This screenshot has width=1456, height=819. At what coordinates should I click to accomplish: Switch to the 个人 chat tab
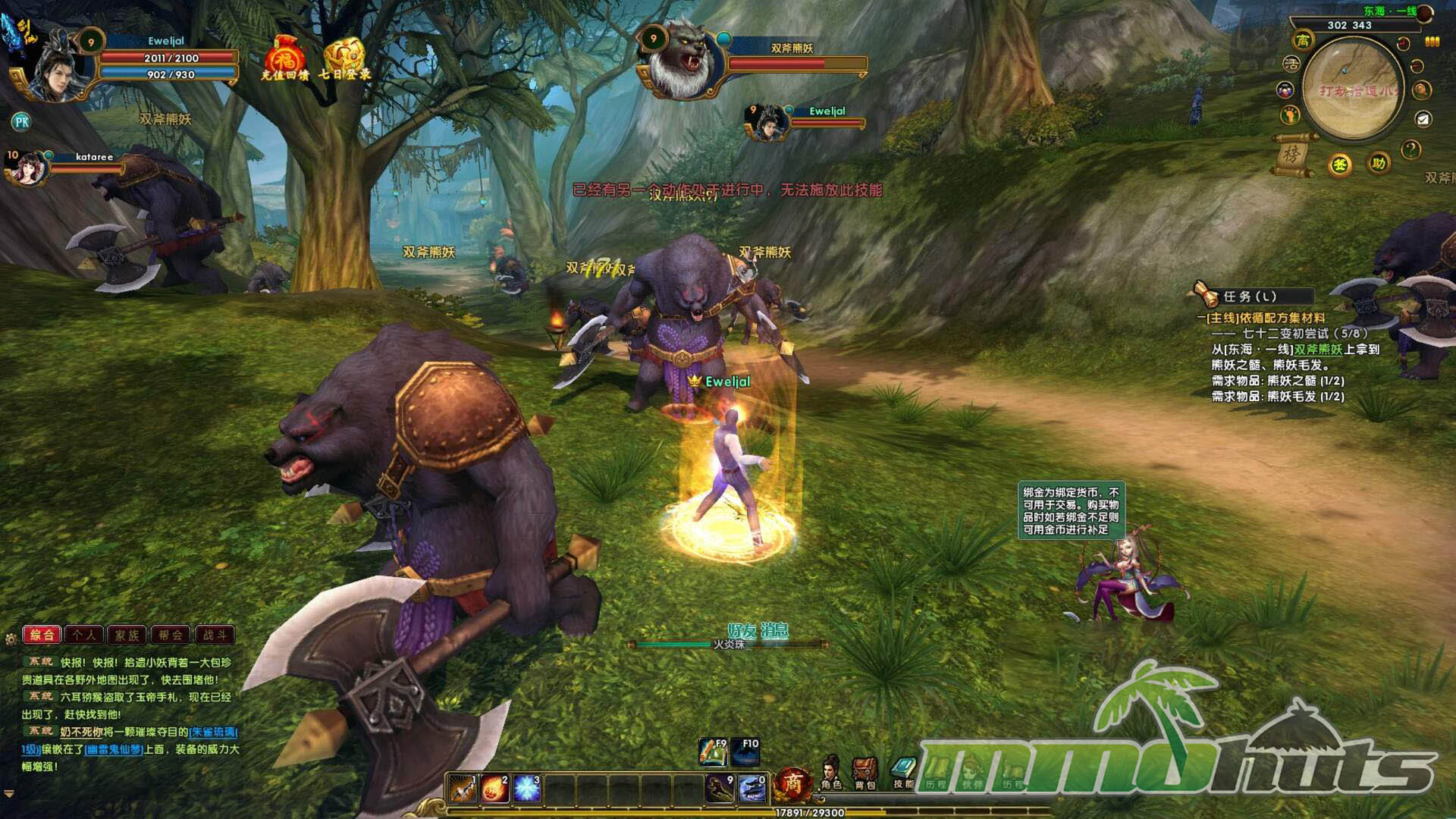point(84,635)
